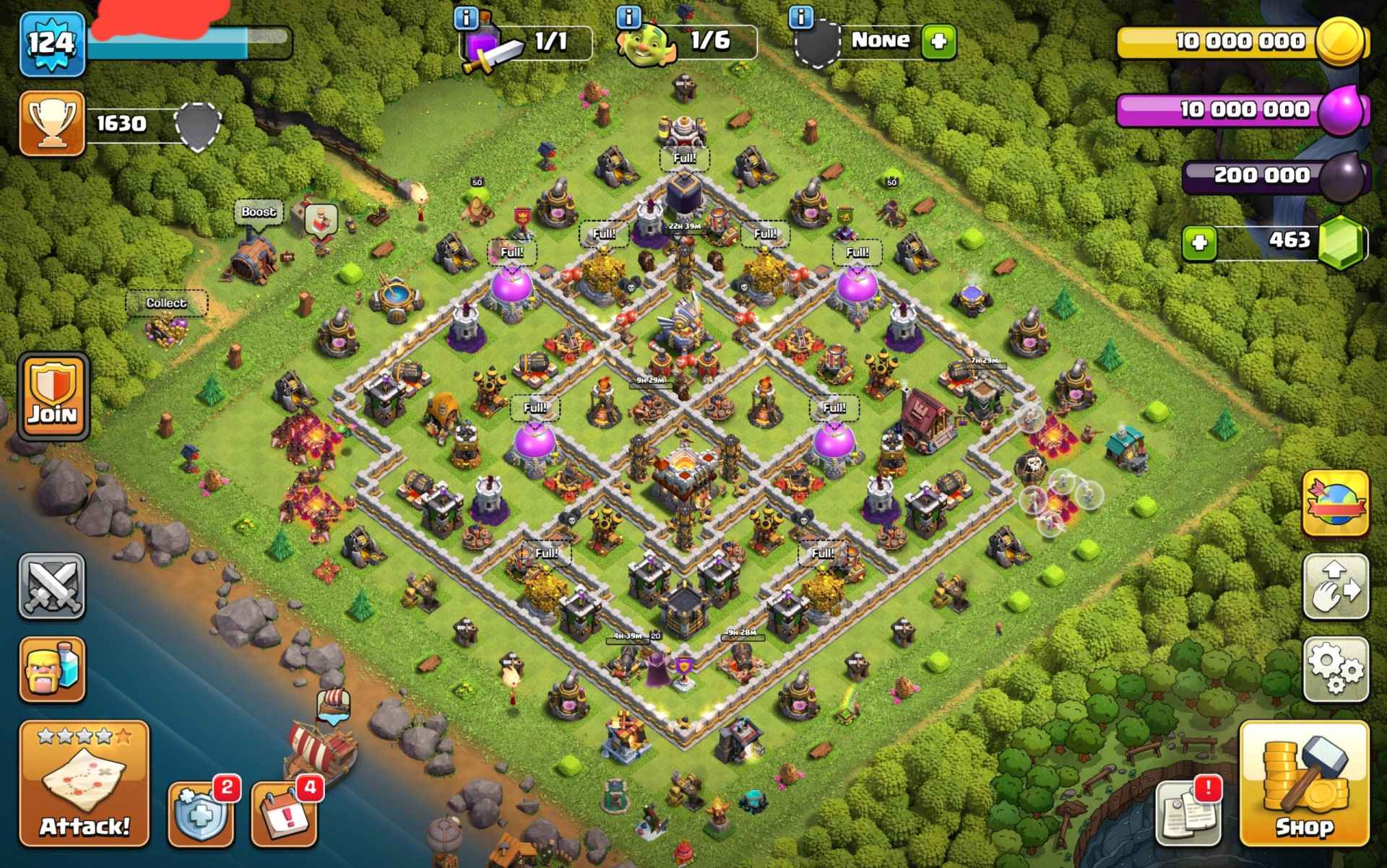Image resolution: width=1387 pixels, height=868 pixels.
Task: Open the trophy league icon
Action: (52, 123)
